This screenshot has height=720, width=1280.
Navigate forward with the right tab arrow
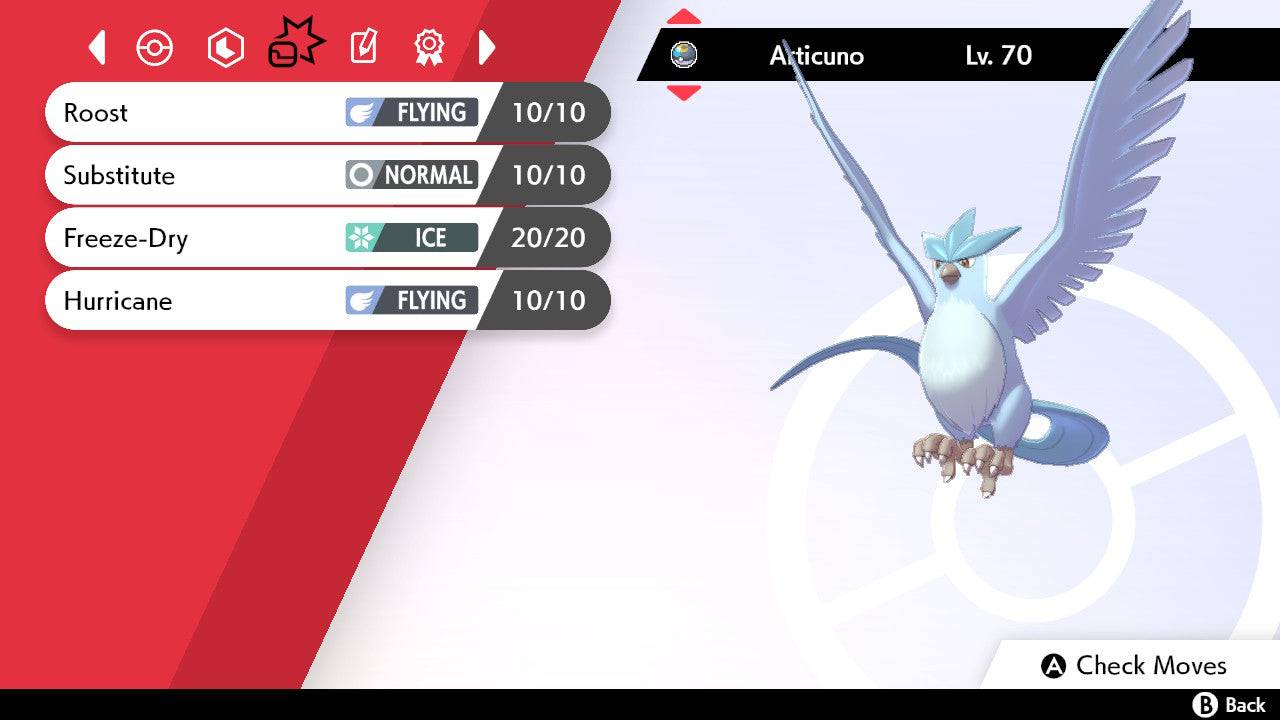coord(488,46)
